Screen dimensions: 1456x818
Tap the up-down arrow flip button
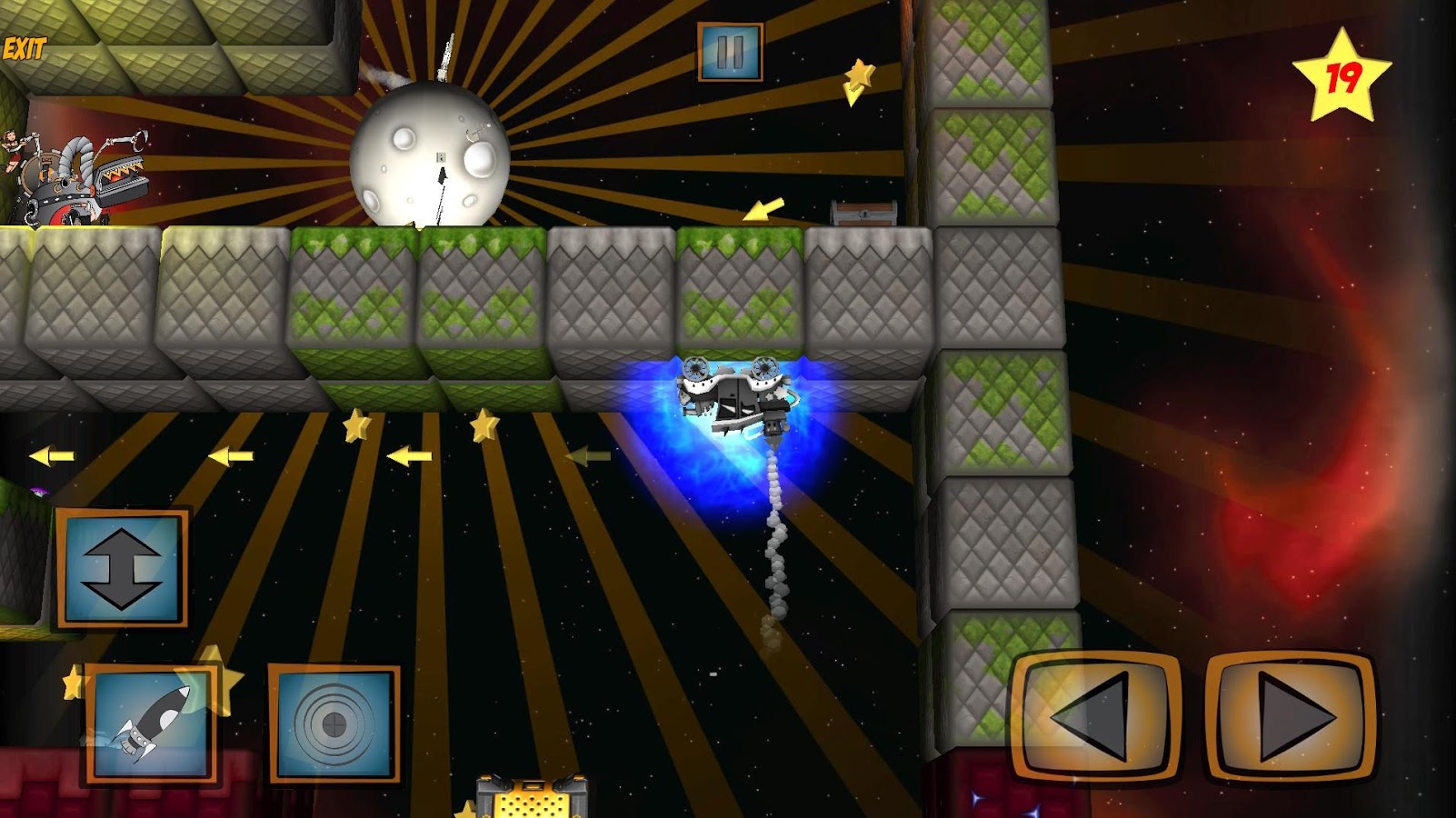[x=122, y=568]
